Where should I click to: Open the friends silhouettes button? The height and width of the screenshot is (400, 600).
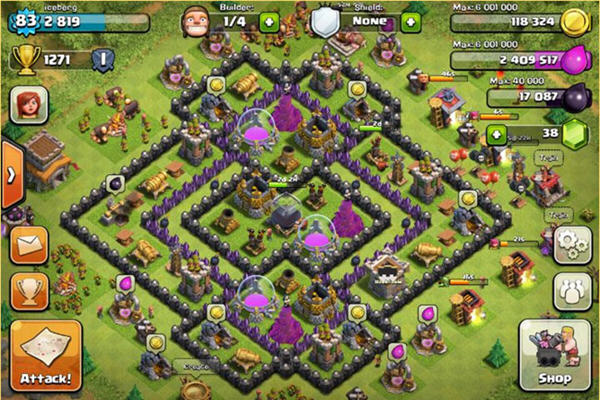(571, 290)
